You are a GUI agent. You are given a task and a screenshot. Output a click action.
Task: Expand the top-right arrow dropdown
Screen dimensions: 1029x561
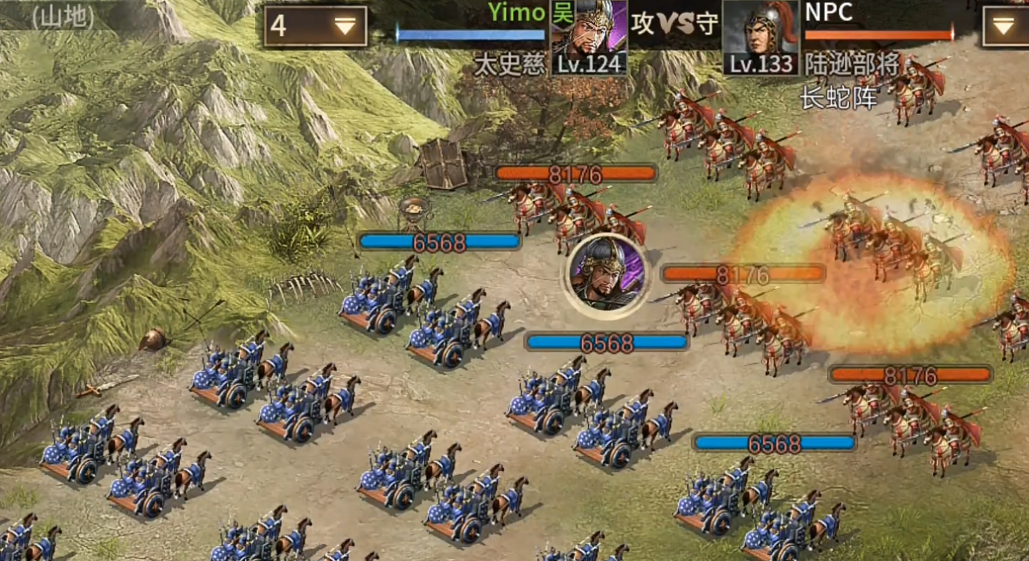click(x=1005, y=26)
